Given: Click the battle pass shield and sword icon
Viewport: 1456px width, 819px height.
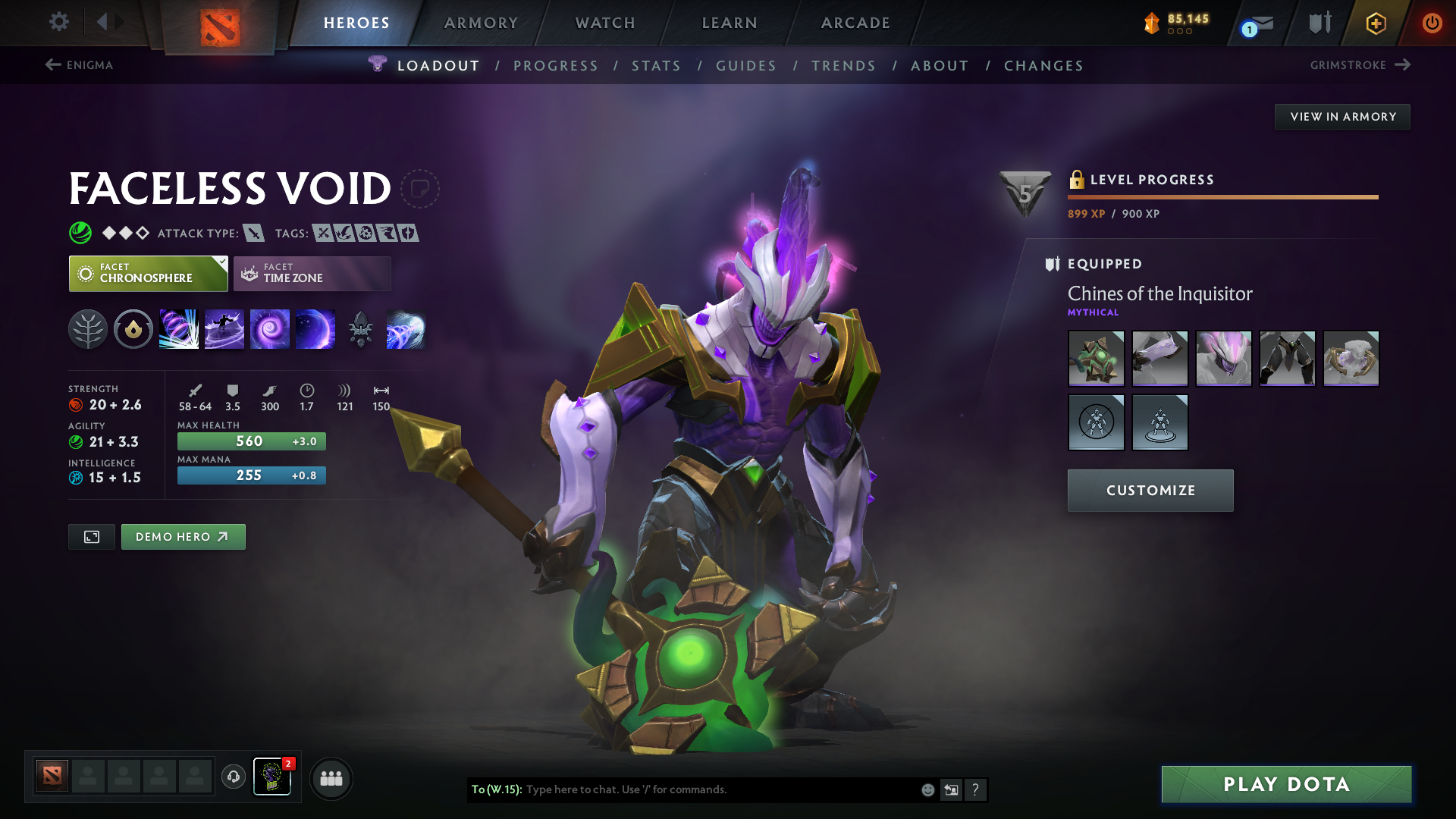Looking at the screenshot, I should (x=1319, y=22).
